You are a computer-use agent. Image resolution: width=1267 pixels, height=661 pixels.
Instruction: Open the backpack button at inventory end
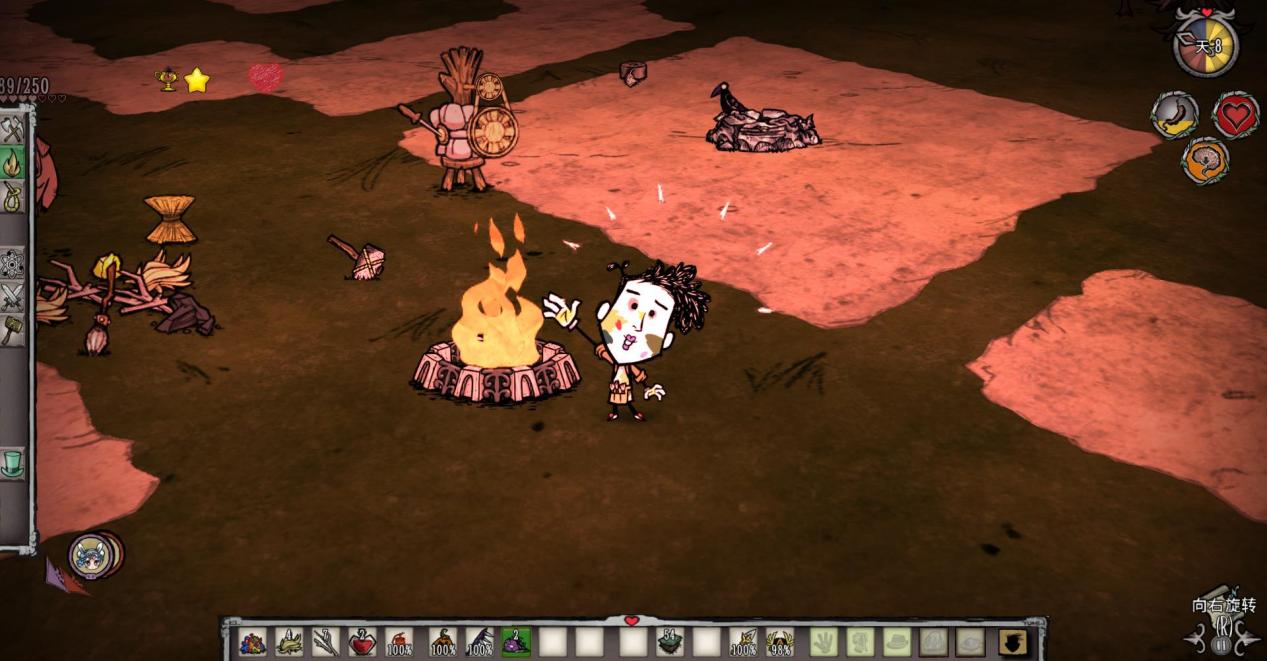coord(1012,642)
